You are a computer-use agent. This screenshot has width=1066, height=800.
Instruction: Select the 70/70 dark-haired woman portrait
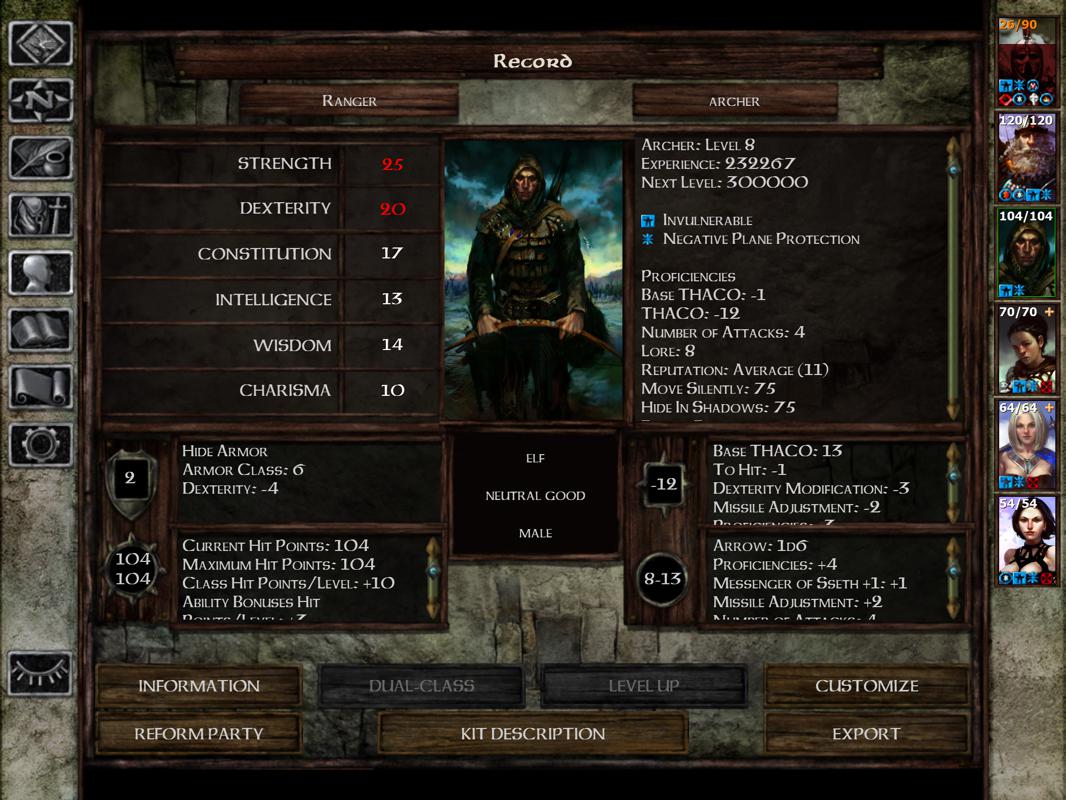coord(1027,349)
